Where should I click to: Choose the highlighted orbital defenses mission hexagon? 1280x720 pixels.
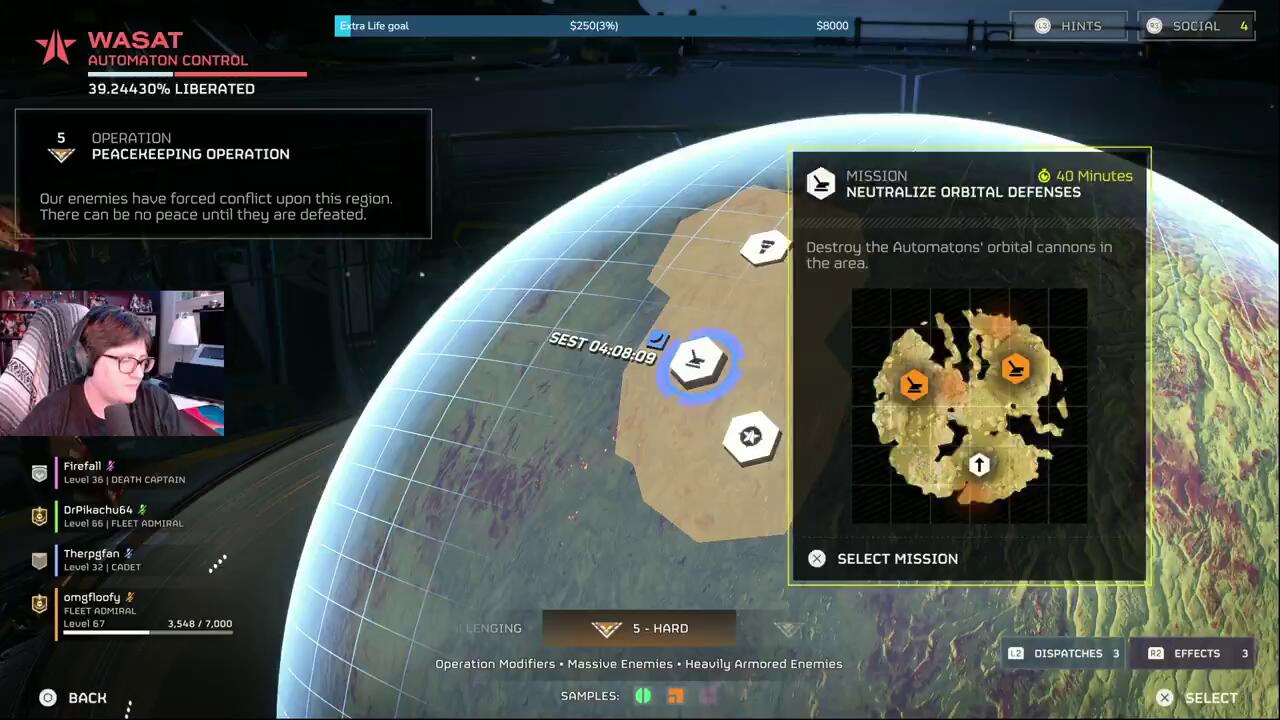click(698, 361)
